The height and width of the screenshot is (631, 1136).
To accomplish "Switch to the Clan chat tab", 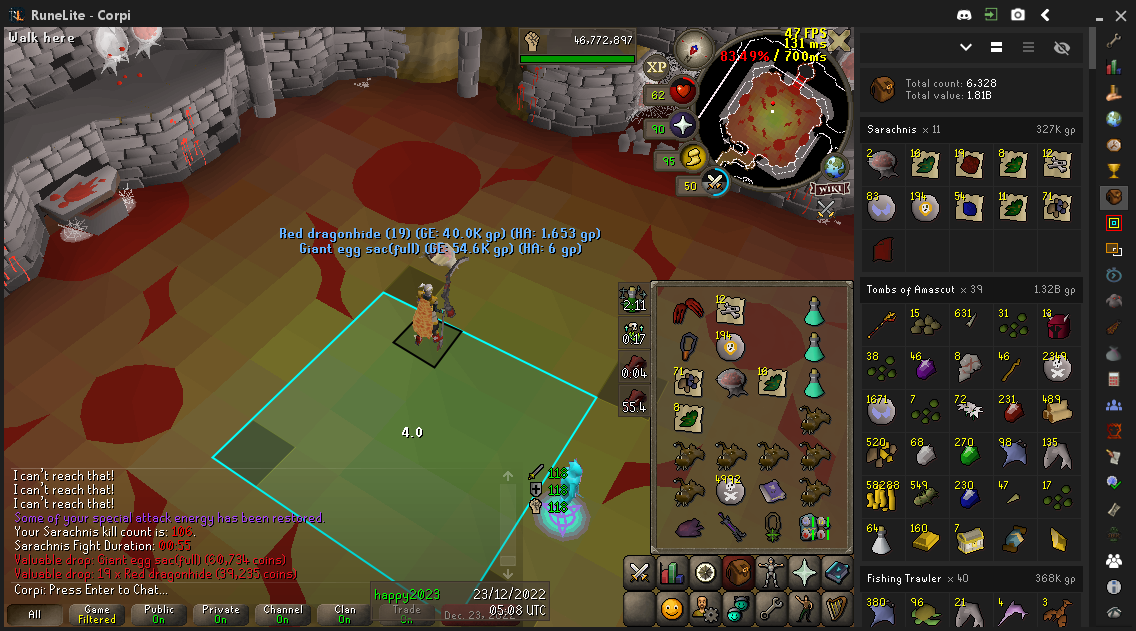I will 345,613.
